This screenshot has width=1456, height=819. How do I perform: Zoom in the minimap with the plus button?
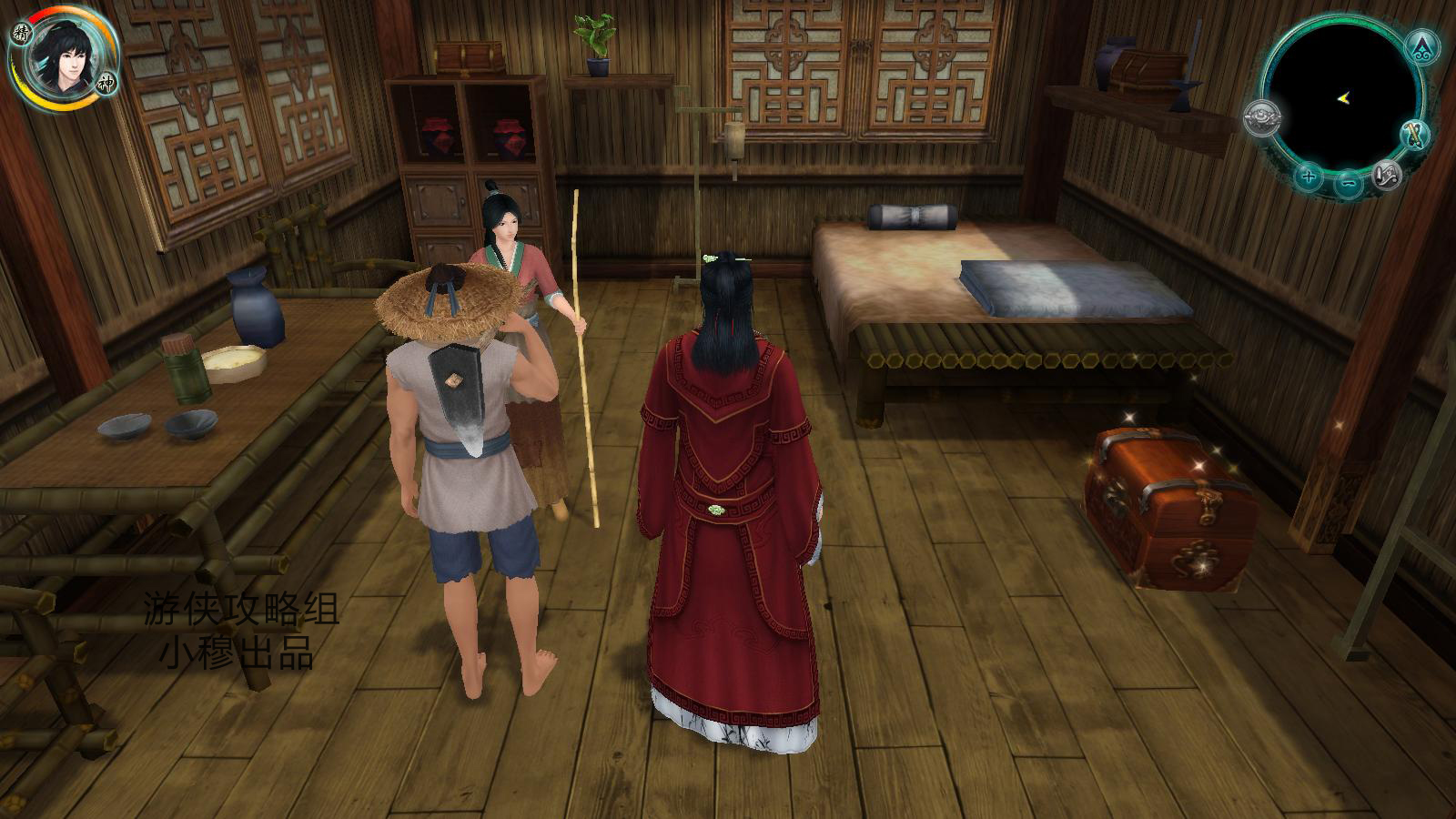(1309, 177)
